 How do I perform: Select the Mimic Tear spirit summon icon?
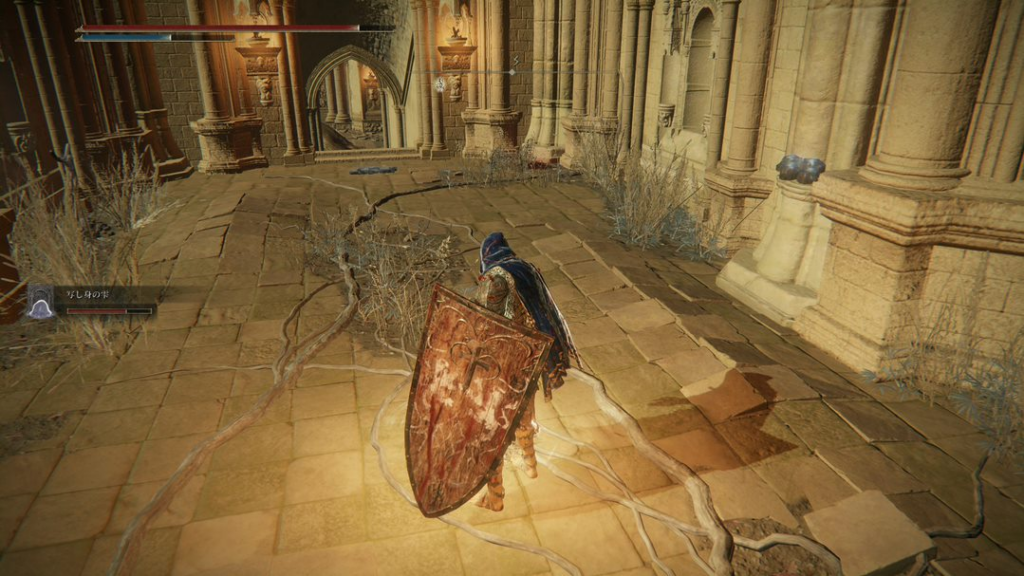pyautogui.click(x=41, y=302)
